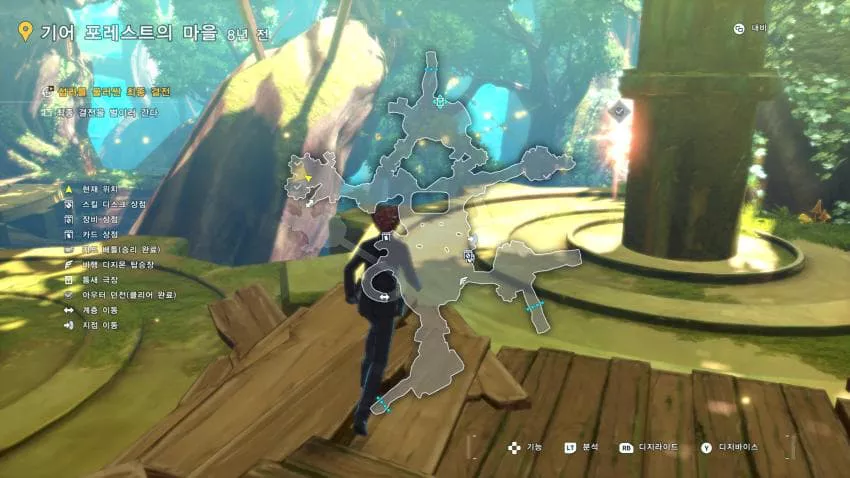Select the floor transfer legend entry
Viewport: 850px width, 478px height.
coord(100,310)
